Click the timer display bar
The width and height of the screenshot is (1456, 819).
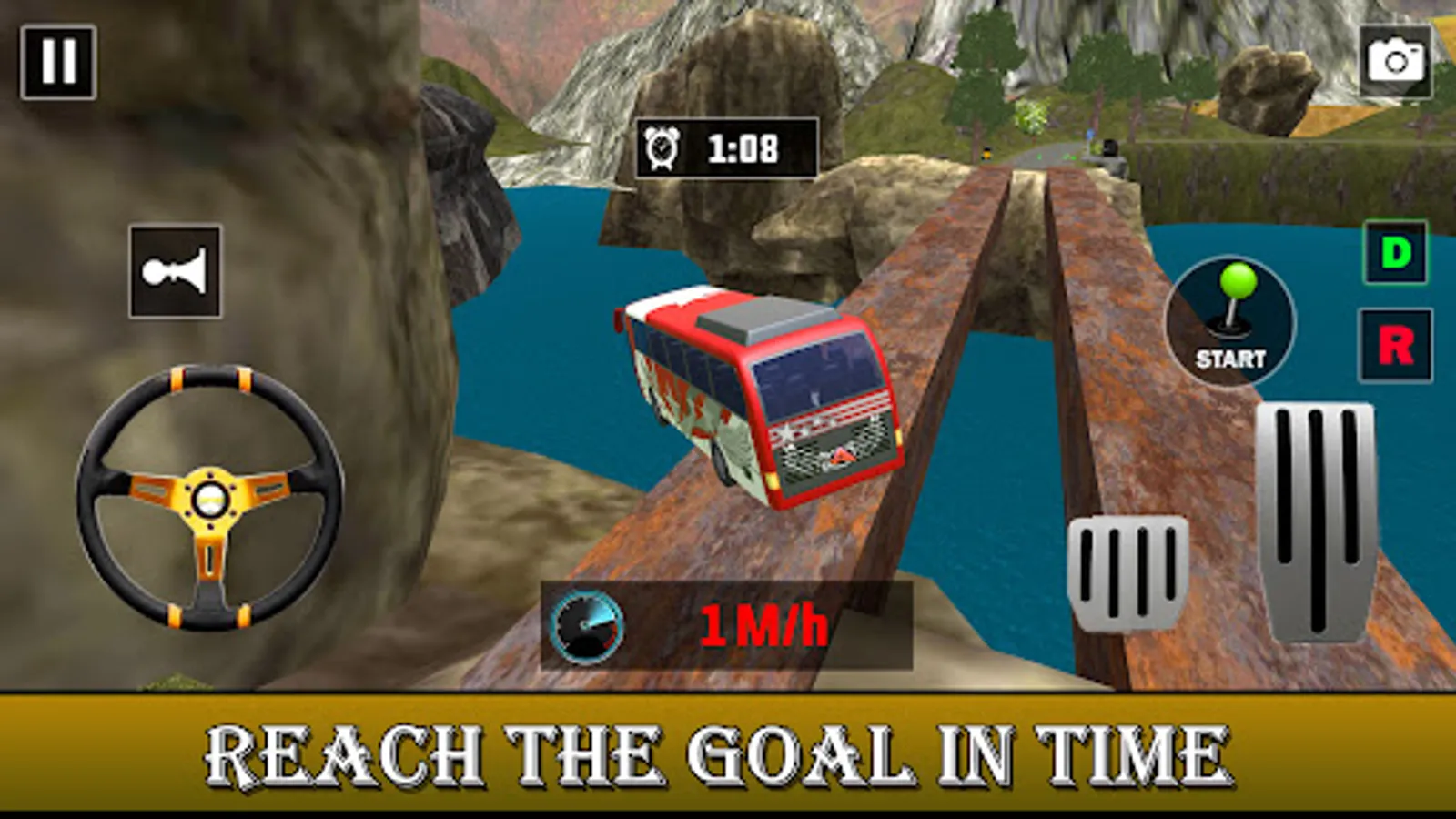coord(723,147)
